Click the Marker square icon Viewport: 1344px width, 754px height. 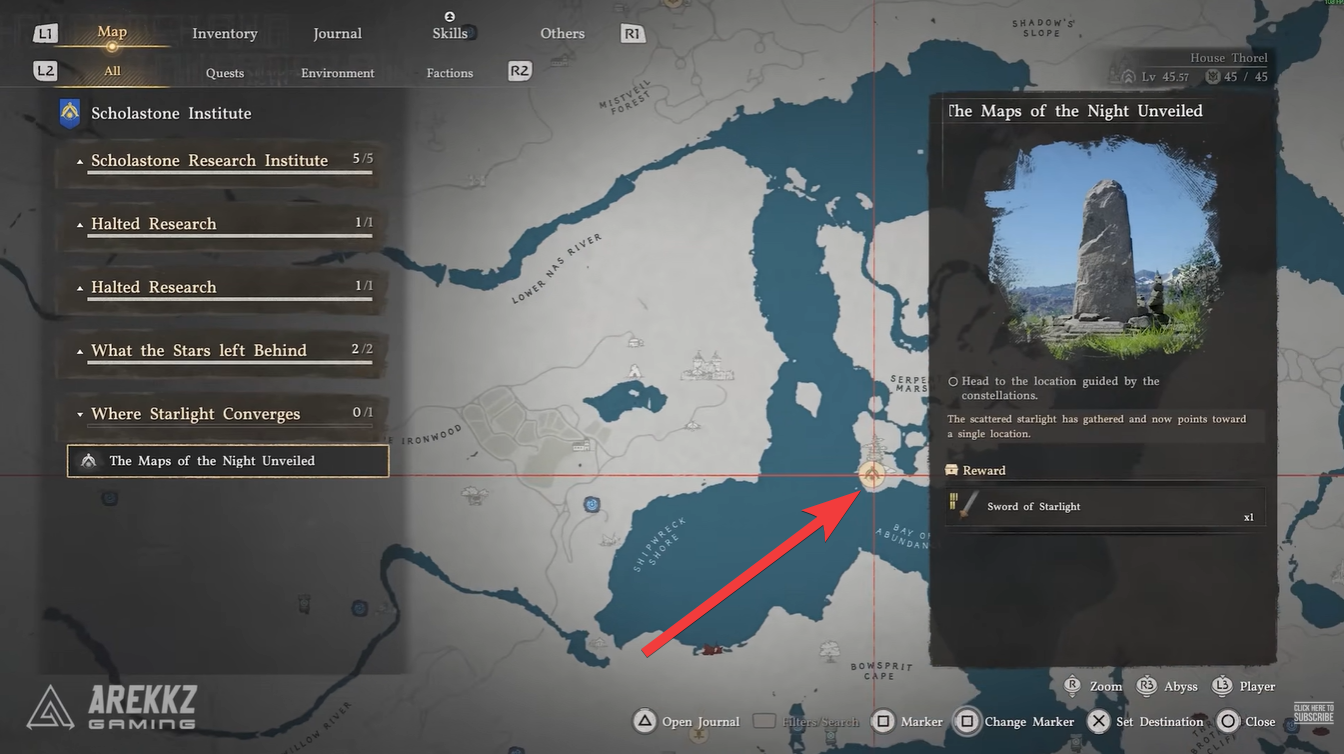tap(884, 720)
